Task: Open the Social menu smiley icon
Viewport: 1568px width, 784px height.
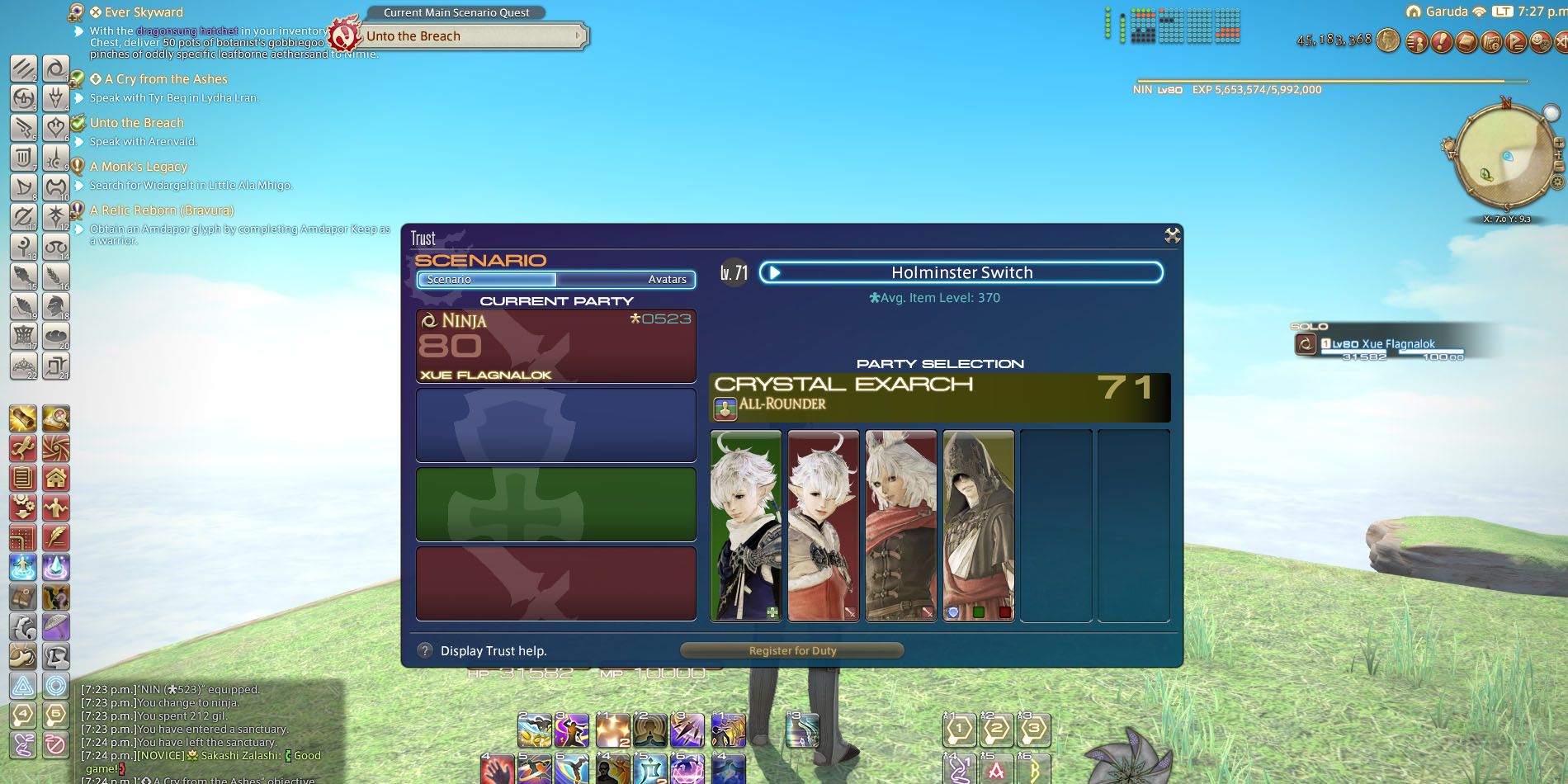Action: (1540, 43)
